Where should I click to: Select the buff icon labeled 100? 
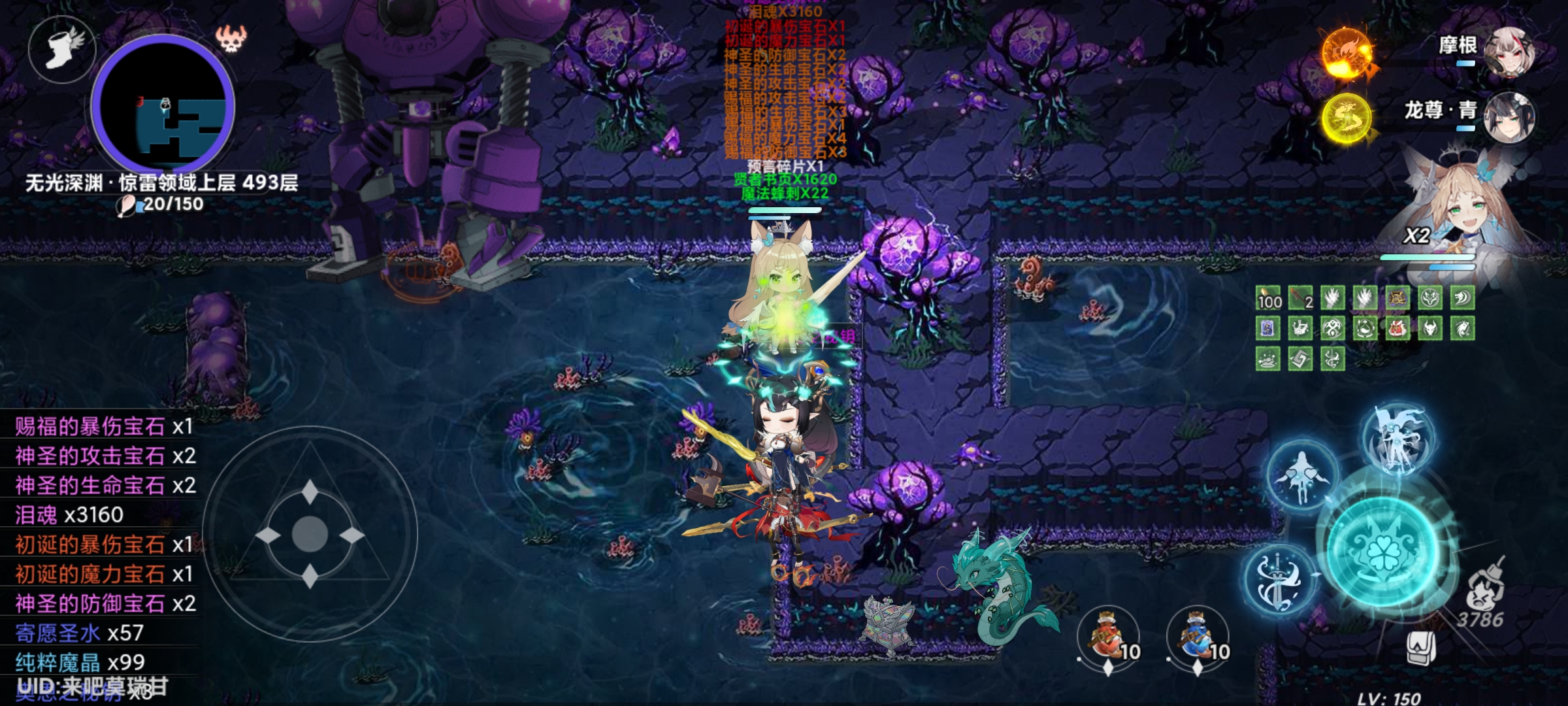[1268, 299]
